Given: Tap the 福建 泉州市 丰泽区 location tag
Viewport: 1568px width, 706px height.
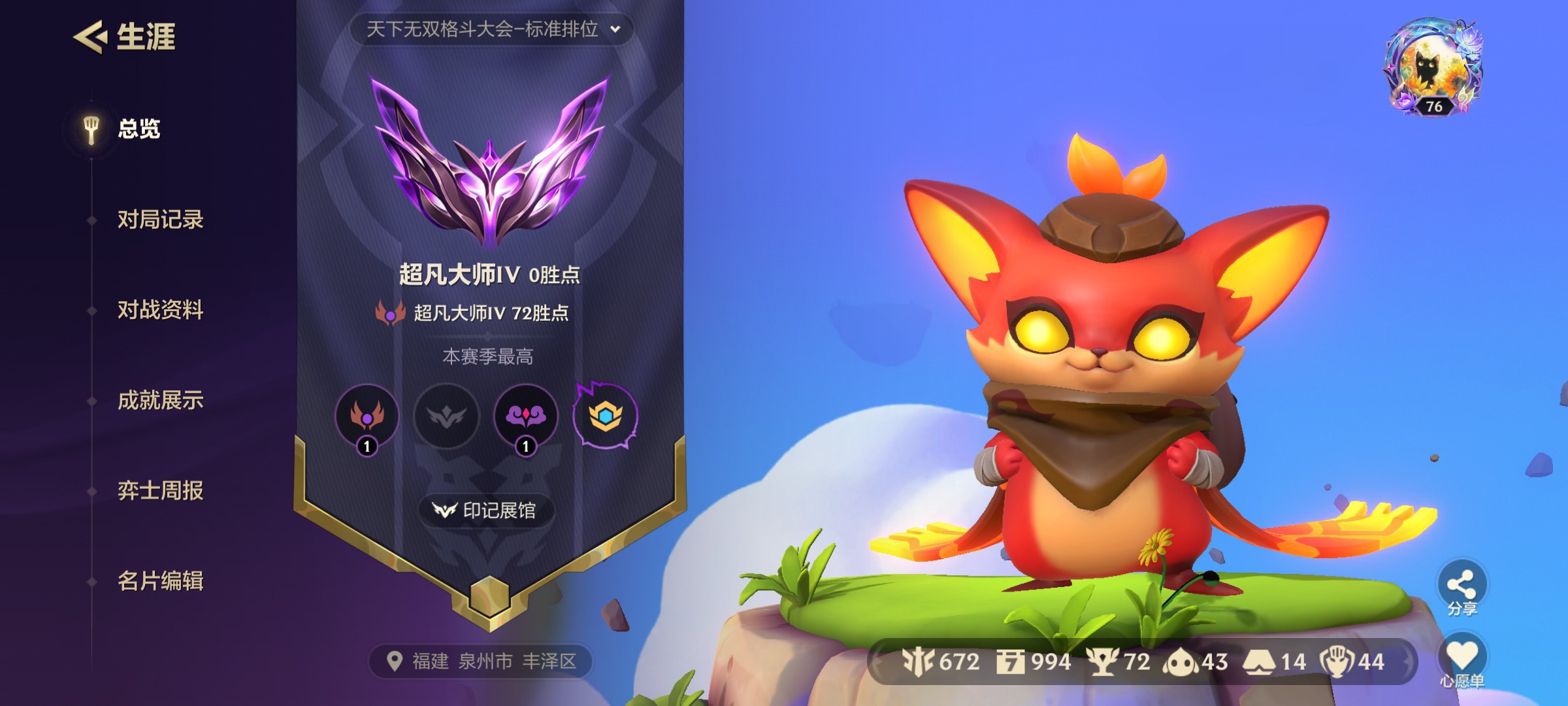Looking at the screenshot, I should 482,662.
